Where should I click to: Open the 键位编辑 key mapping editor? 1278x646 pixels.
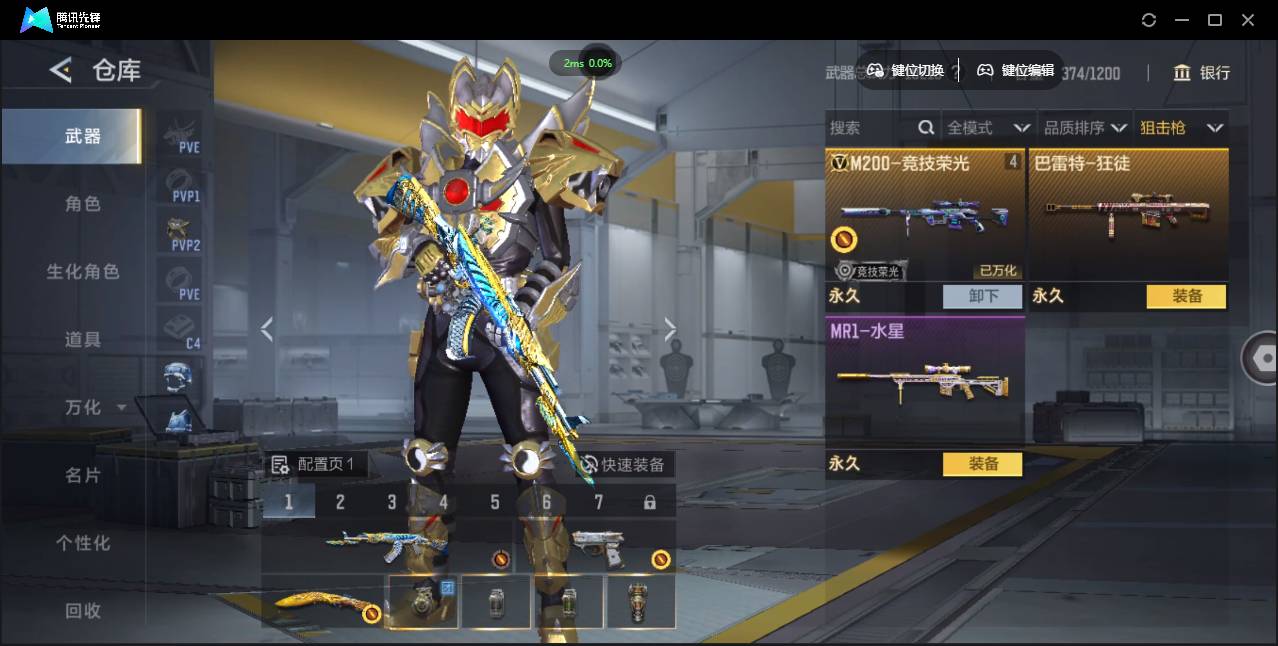click(1016, 70)
